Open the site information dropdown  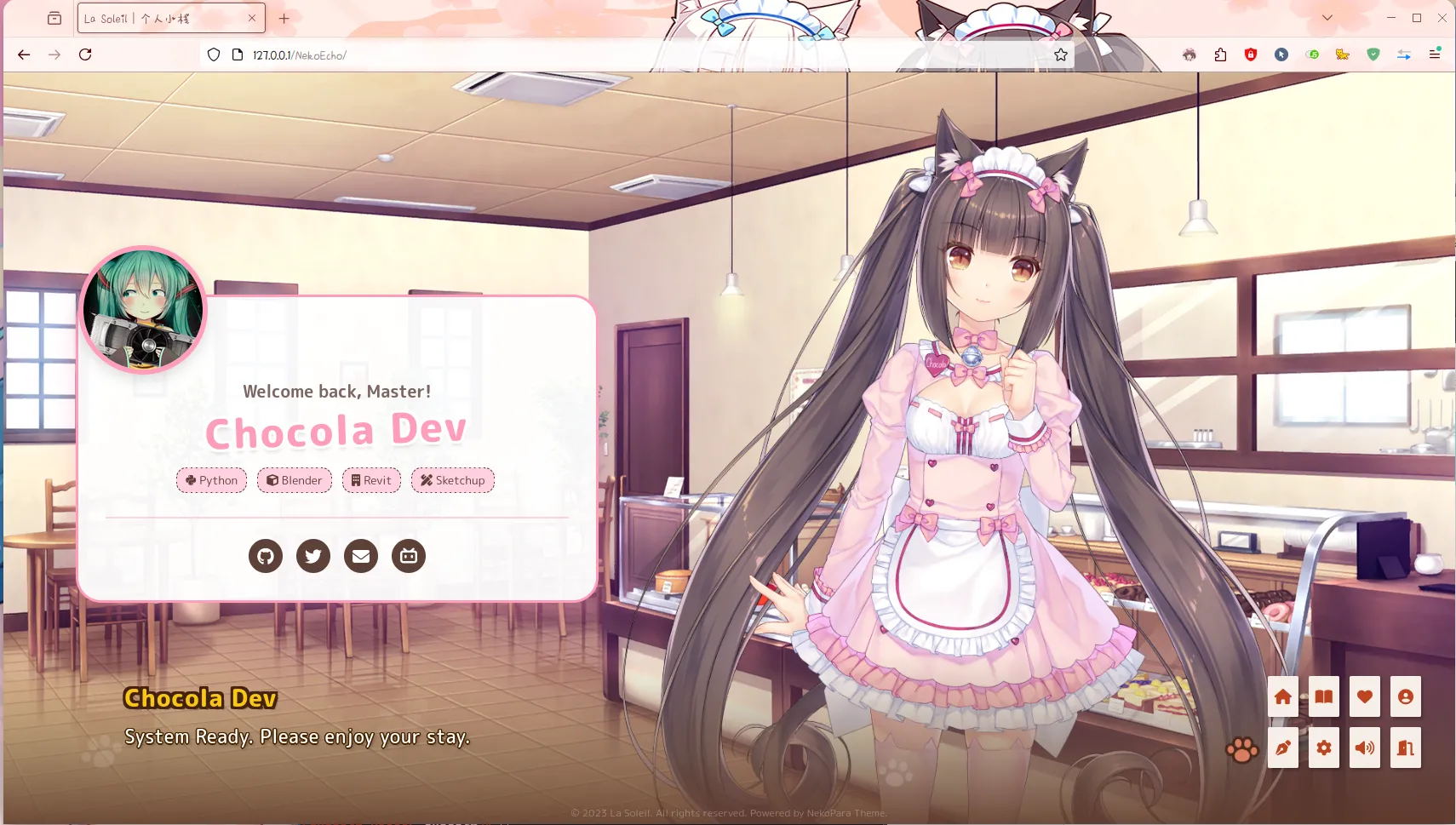pos(236,54)
